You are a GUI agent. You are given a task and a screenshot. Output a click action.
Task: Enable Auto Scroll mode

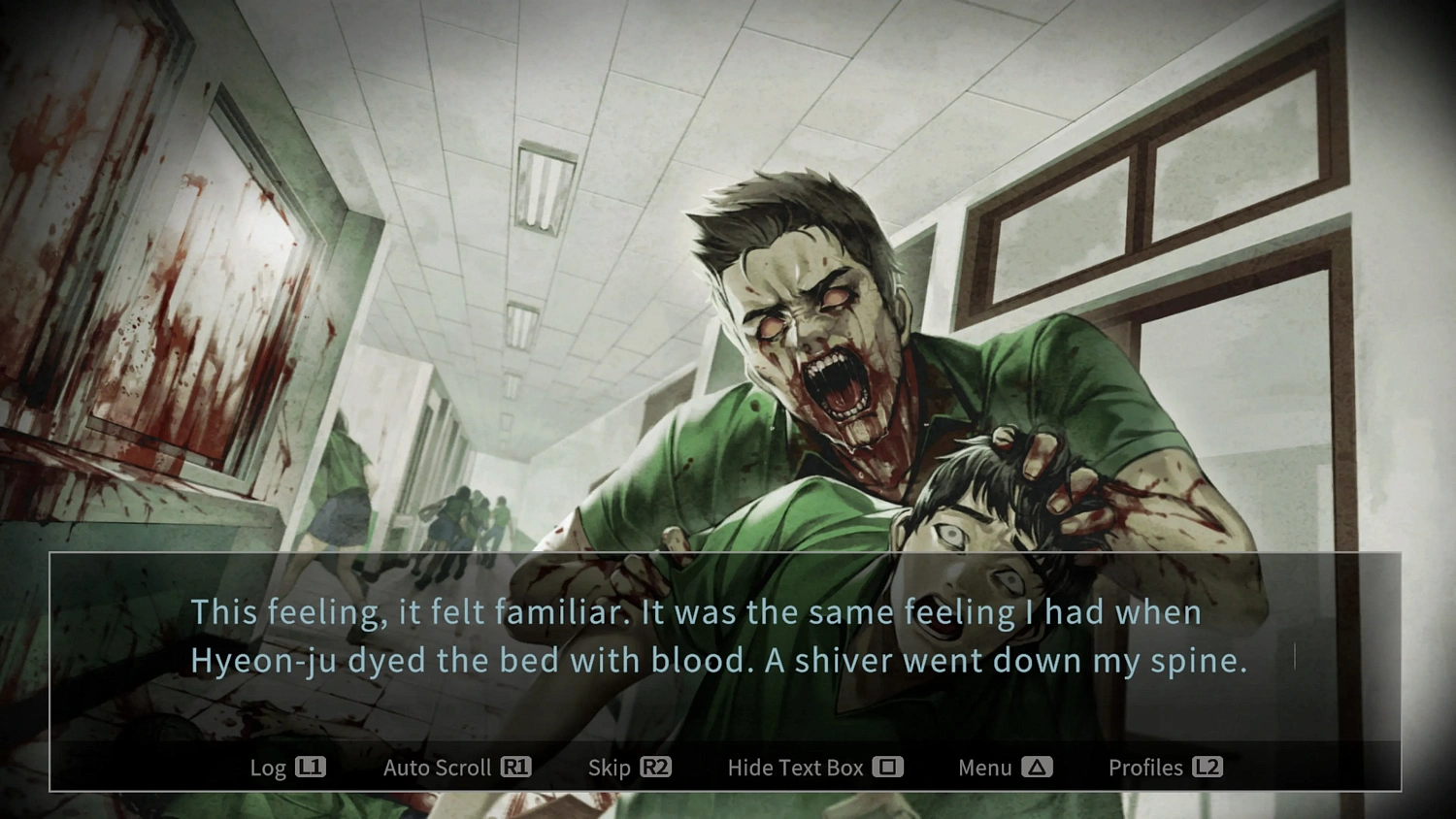pyautogui.click(x=456, y=768)
